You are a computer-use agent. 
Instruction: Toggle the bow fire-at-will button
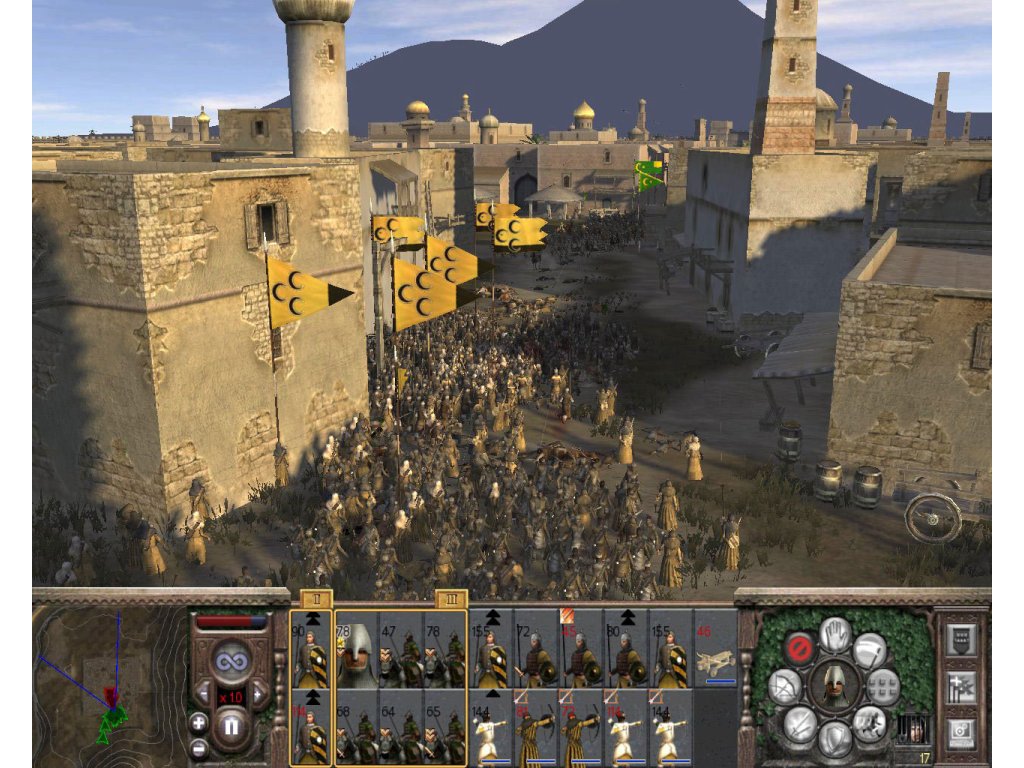pos(784,687)
